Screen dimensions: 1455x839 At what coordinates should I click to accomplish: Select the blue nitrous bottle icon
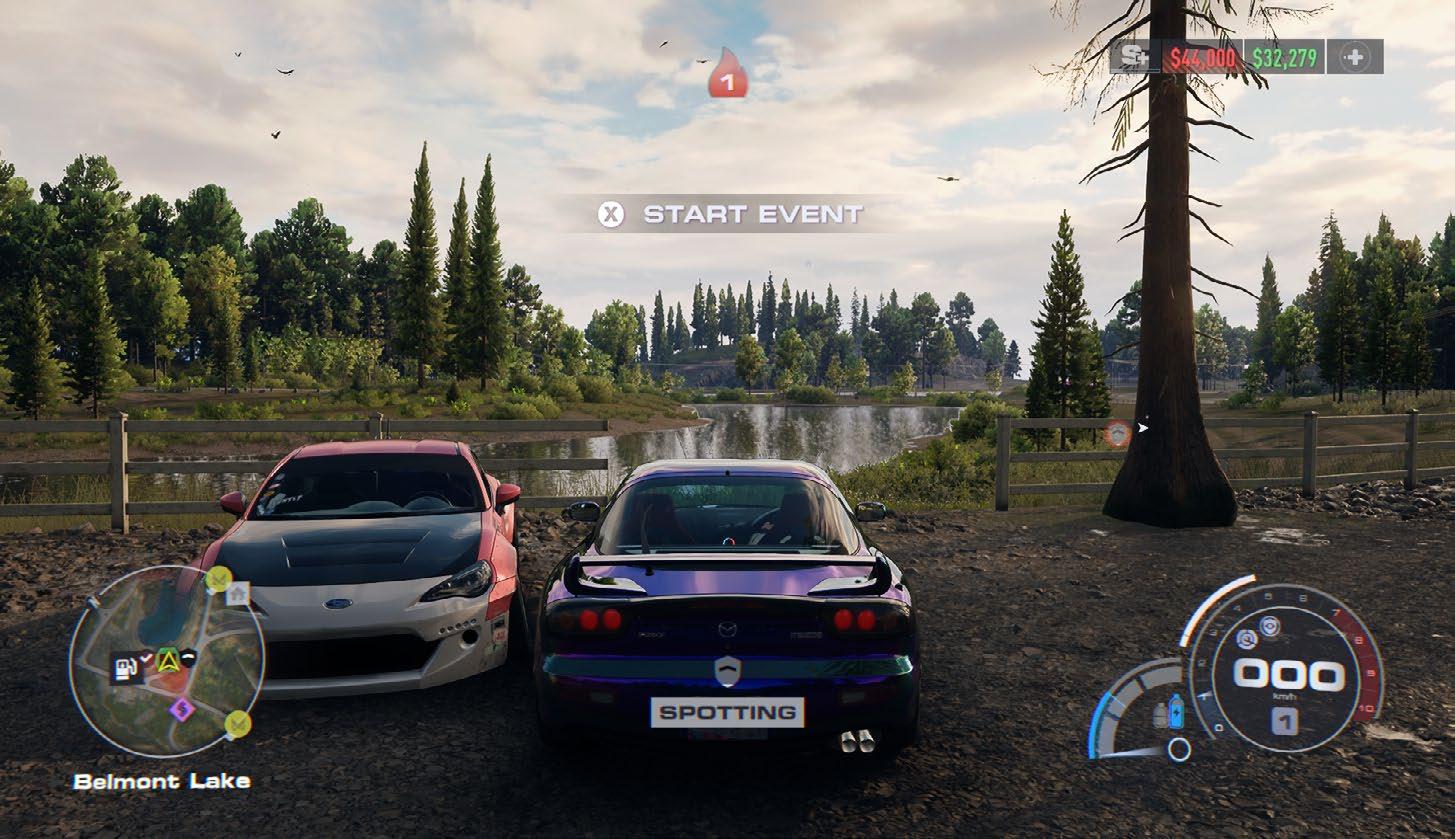coord(1176,711)
